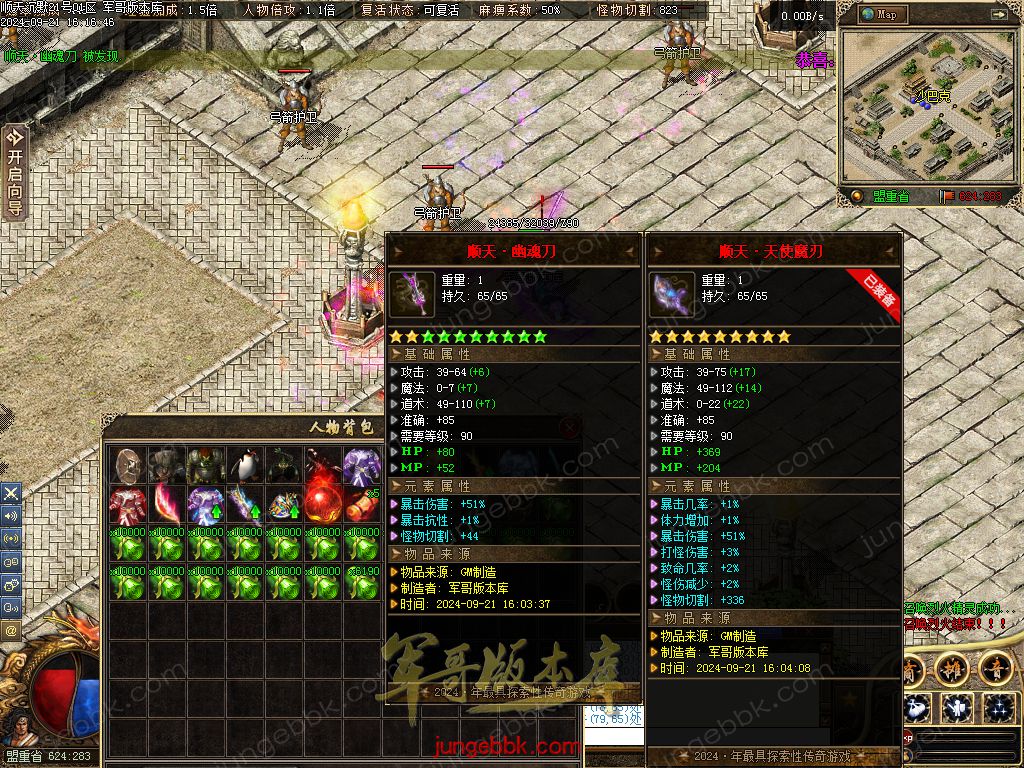The width and height of the screenshot is (1024, 768).
Task: Click the minimap town view
Action: [927, 103]
